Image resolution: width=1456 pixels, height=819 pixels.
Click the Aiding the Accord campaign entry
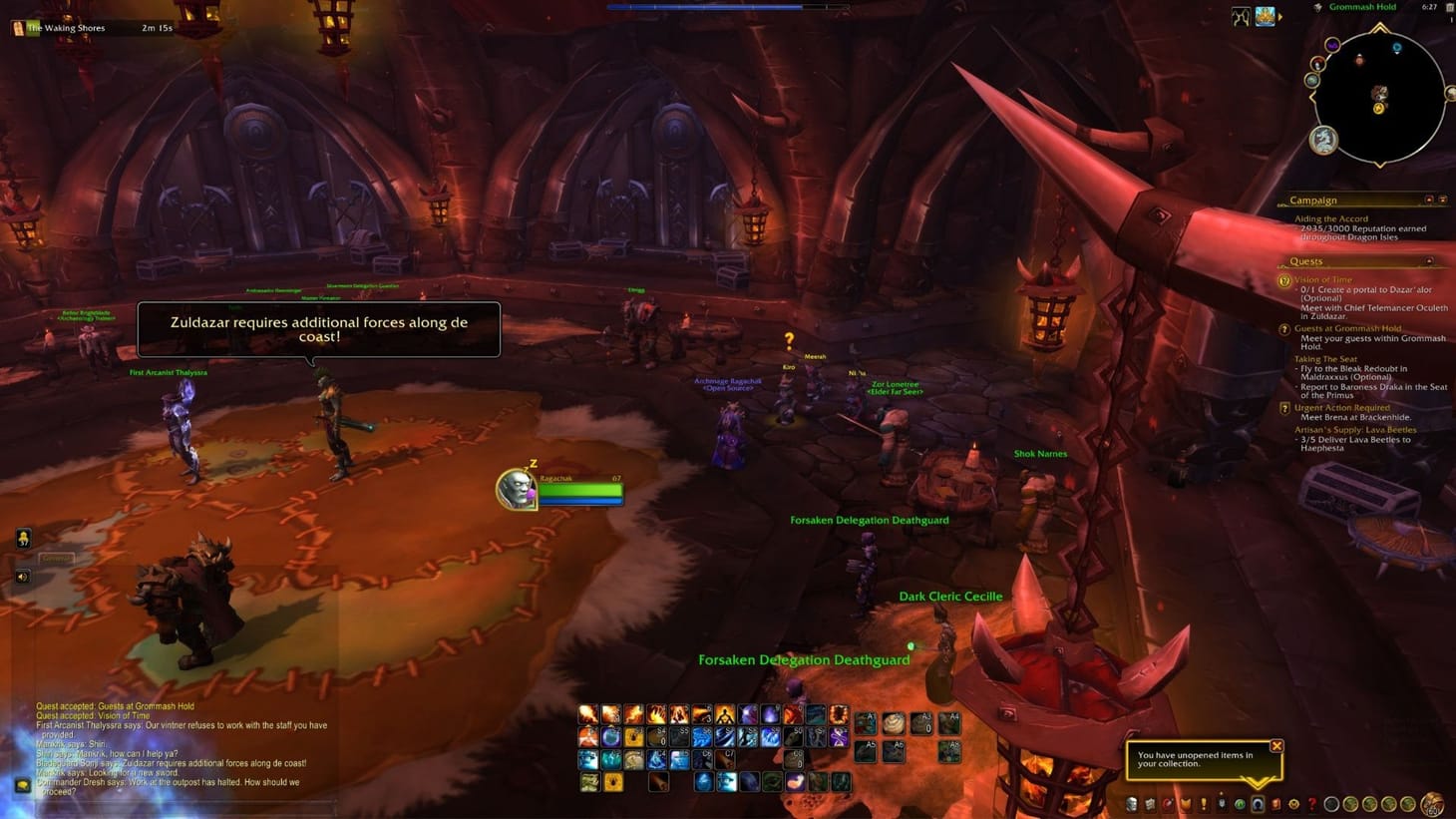1329,217
